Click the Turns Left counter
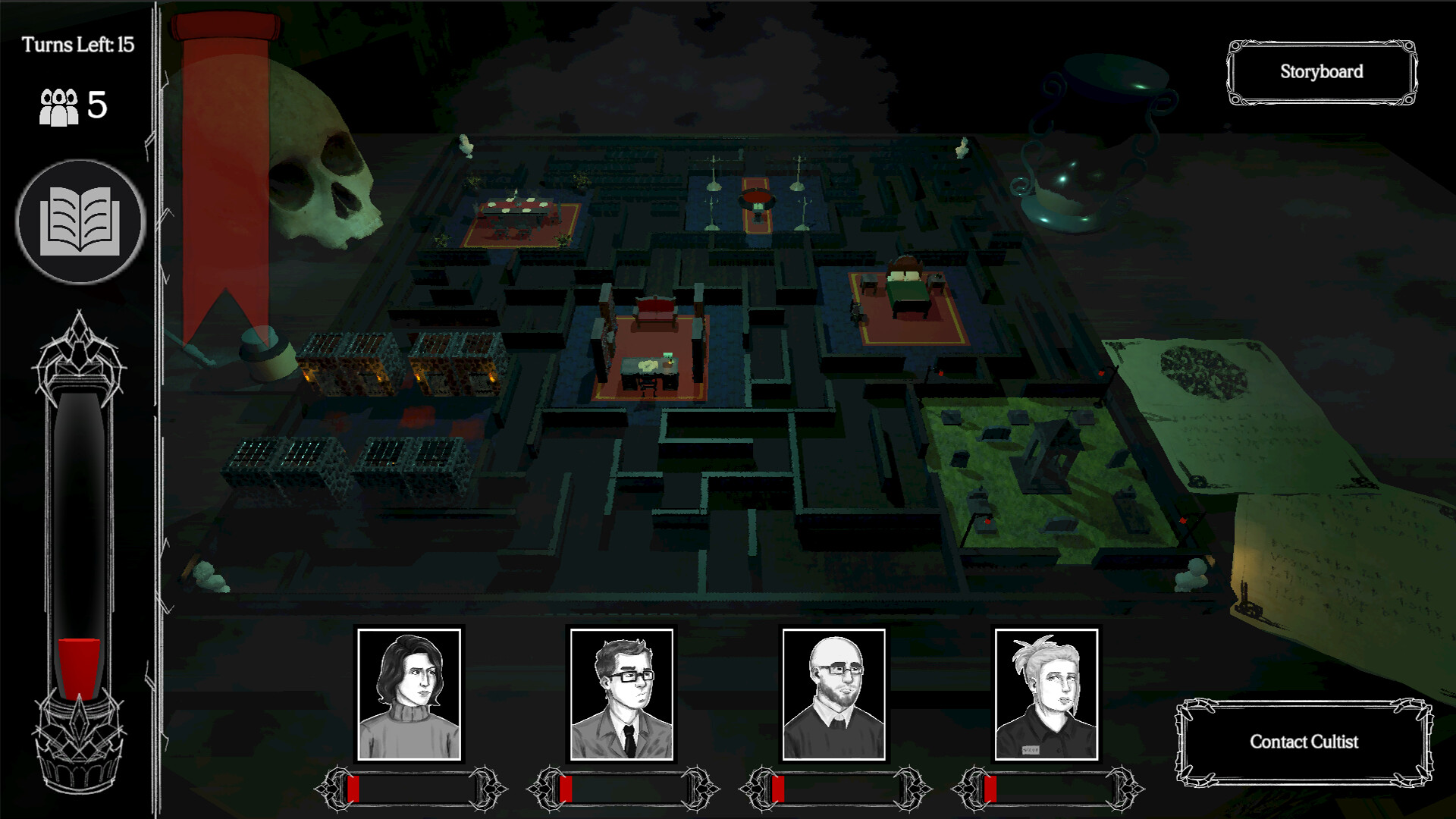The image size is (1456, 819). click(x=77, y=43)
